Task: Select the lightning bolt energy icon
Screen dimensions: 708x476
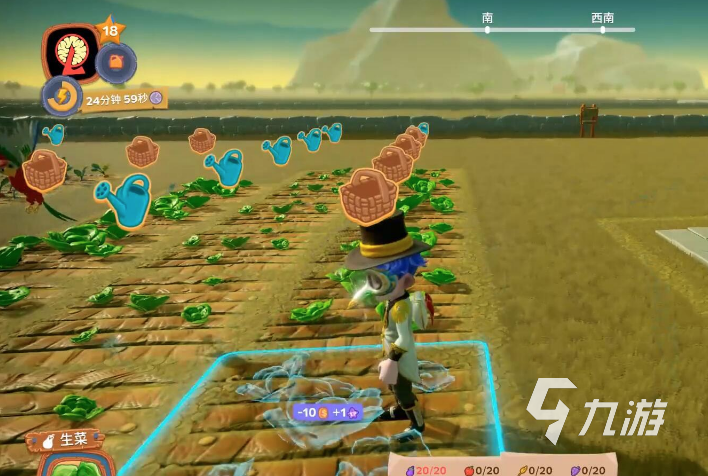Action: click(x=60, y=97)
